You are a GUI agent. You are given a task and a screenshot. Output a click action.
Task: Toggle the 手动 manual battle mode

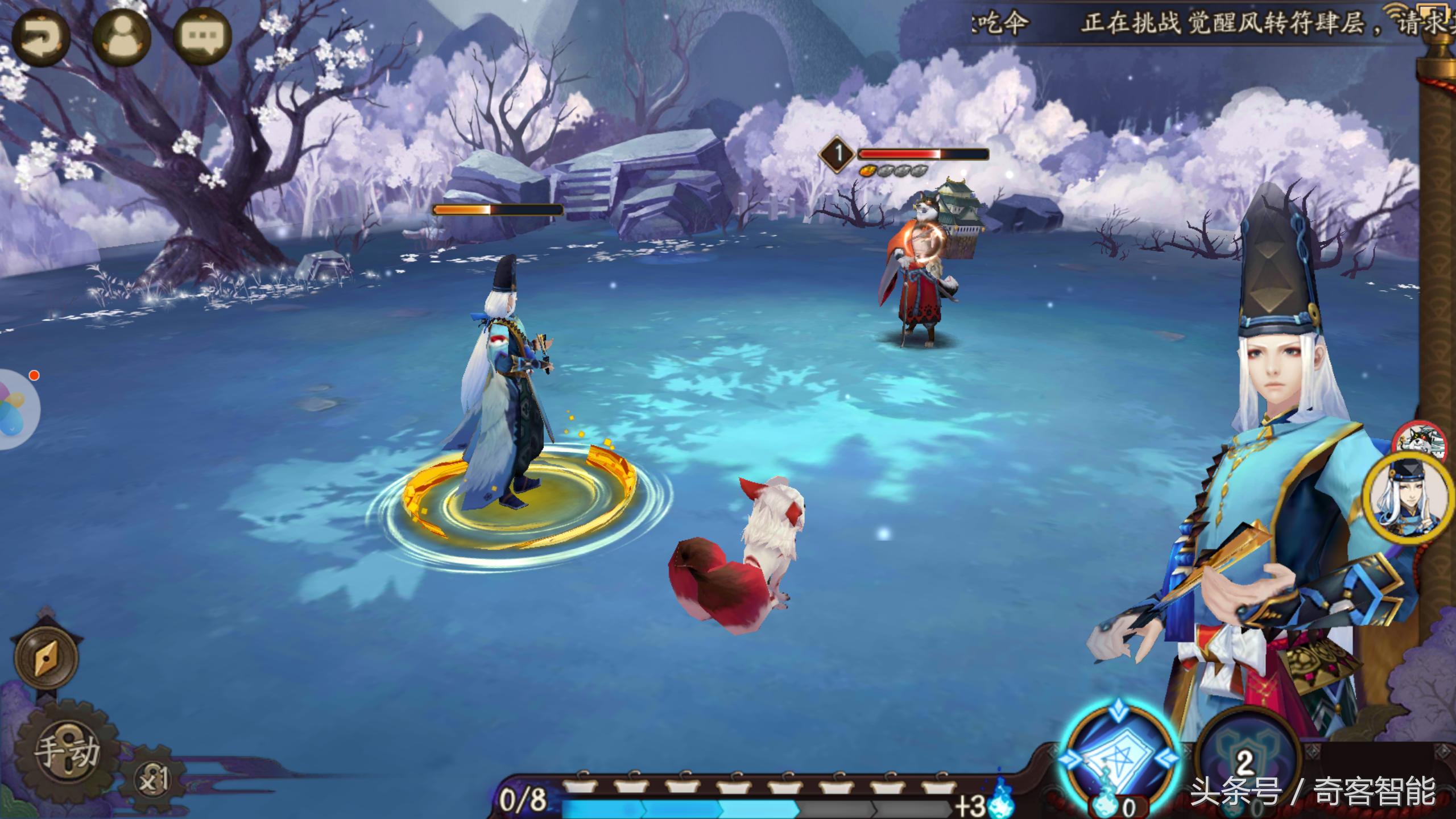(x=67, y=751)
